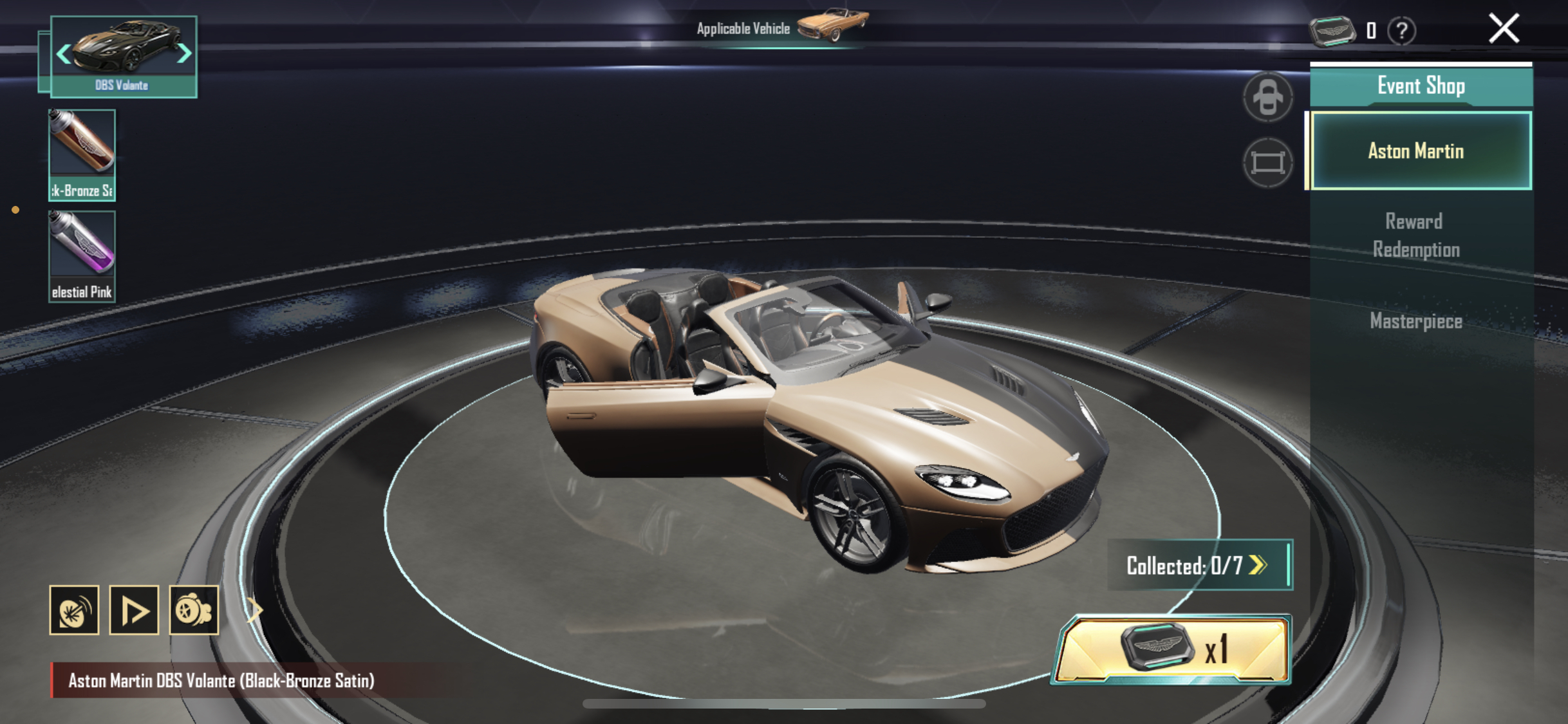Tap the wheel exhaust effect icon
This screenshot has width=1568, height=724.
click(194, 610)
